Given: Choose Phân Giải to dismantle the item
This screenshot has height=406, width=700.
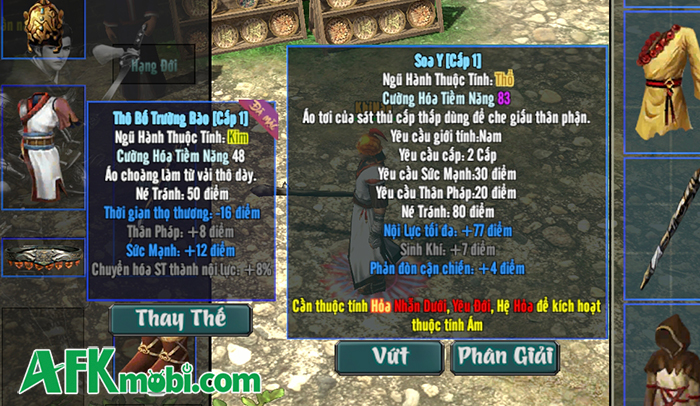Looking at the screenshot, I should (x=505, y=356).
